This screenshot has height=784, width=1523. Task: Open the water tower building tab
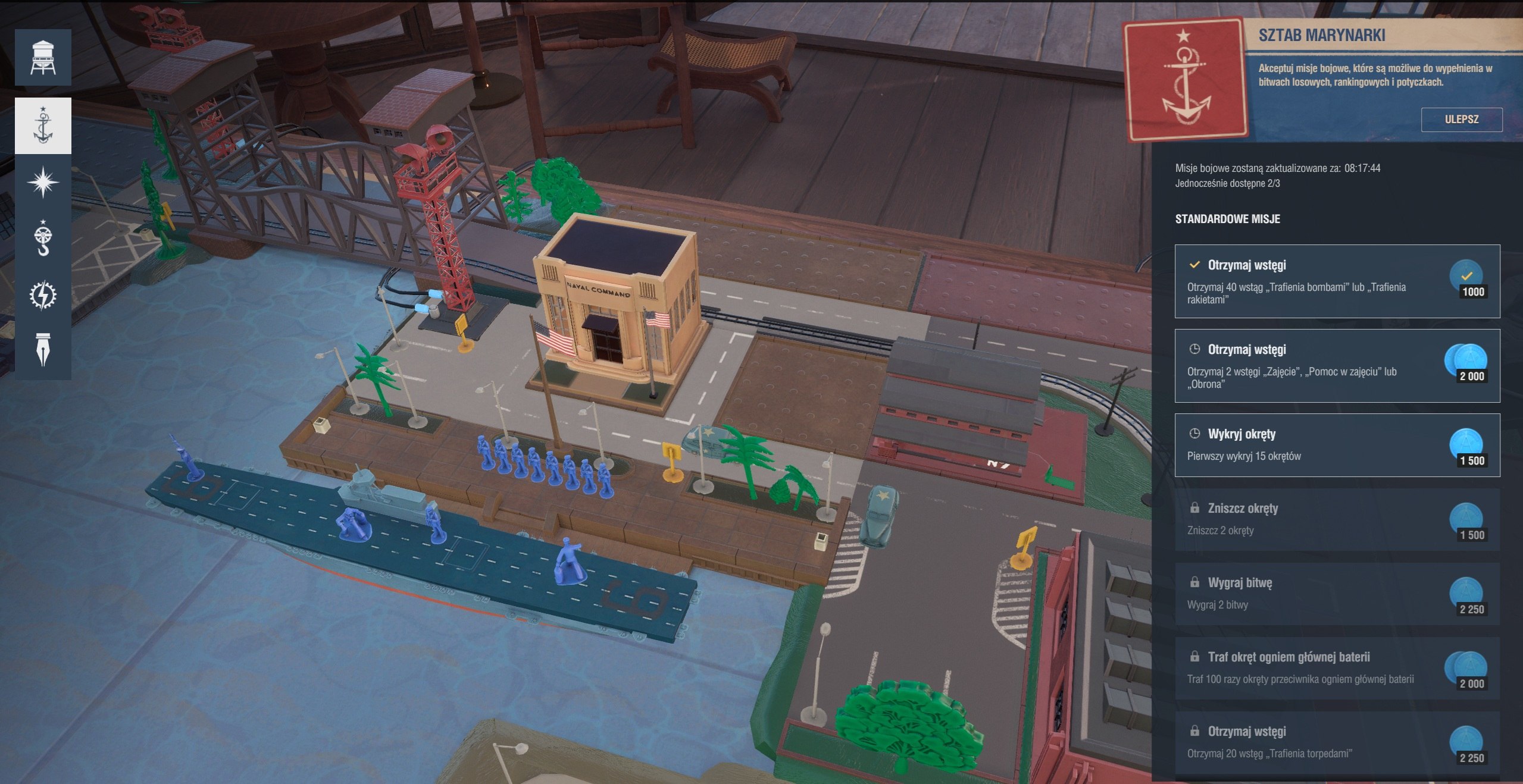click(43, 58)
